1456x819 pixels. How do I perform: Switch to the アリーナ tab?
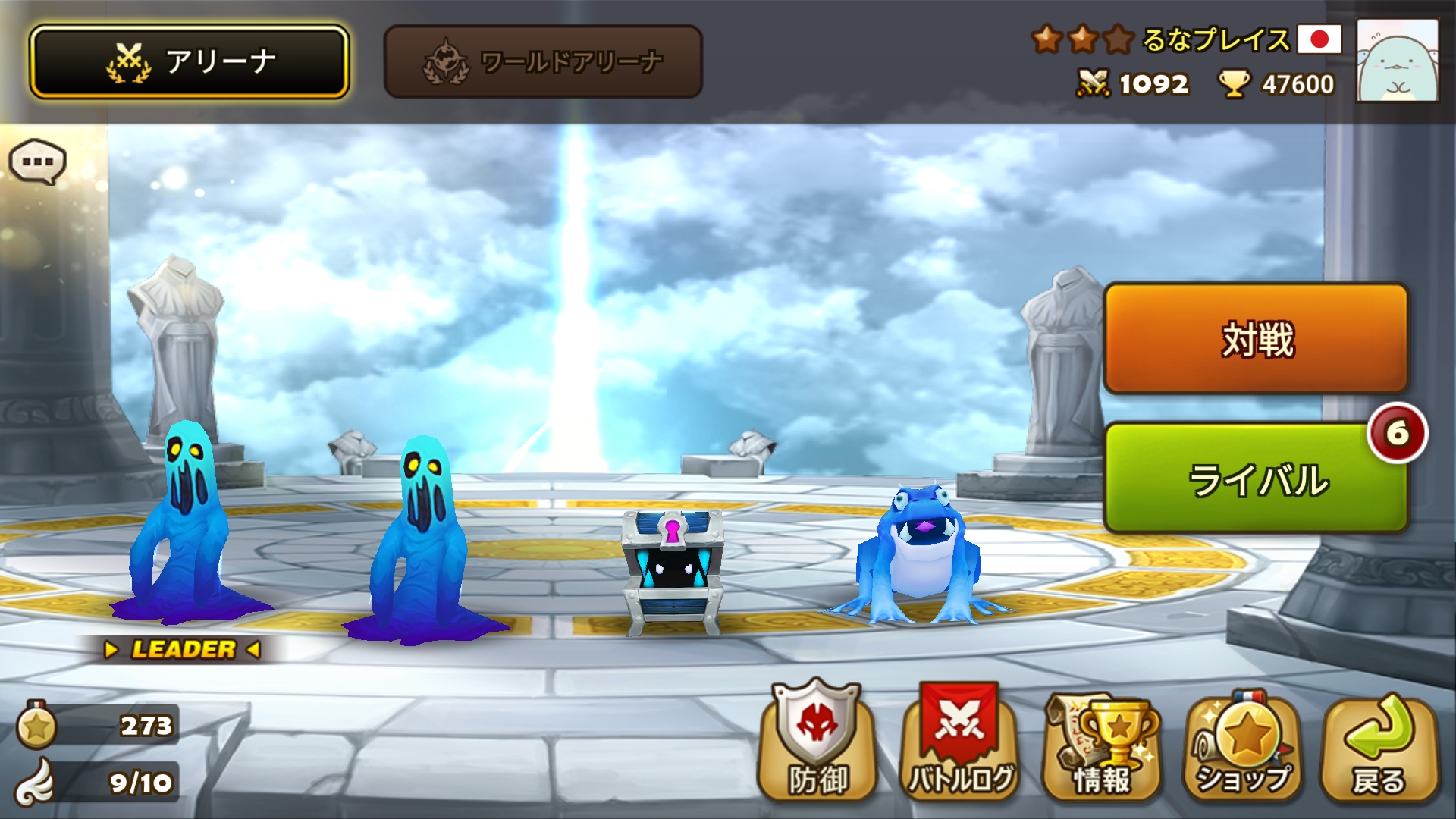[x=189, y=61]
